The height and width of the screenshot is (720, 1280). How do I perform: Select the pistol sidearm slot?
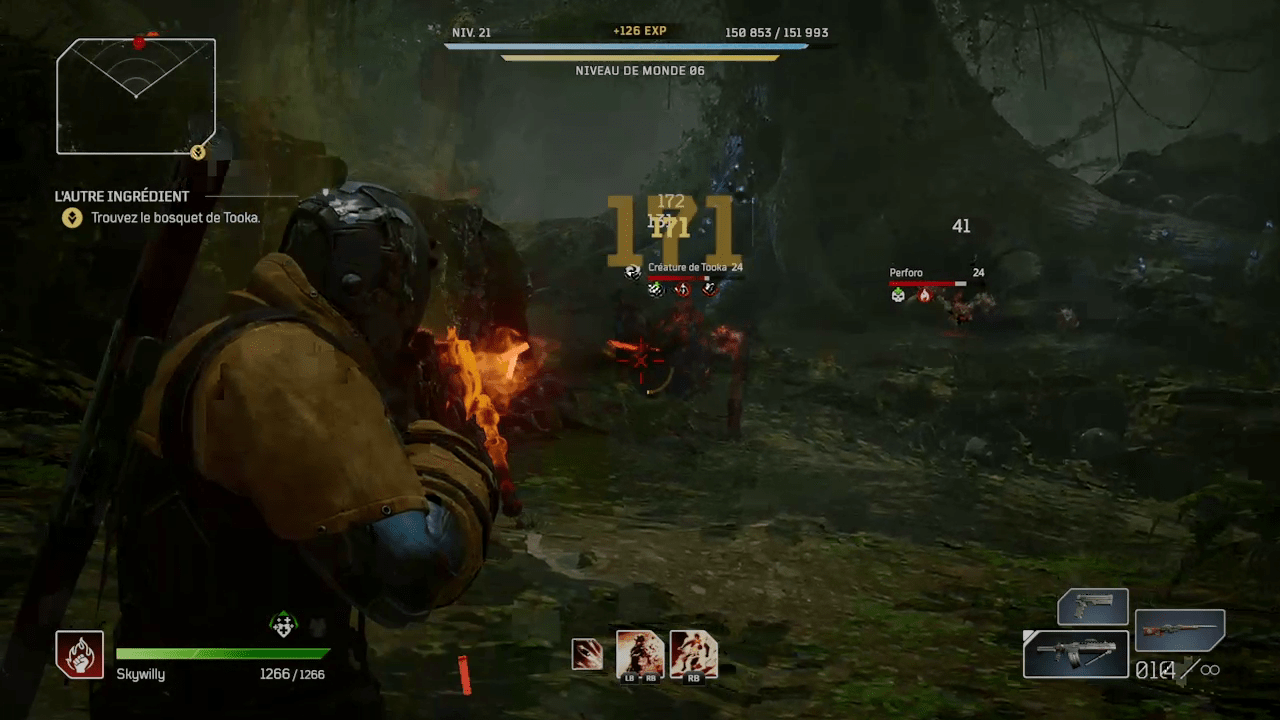pos(1093,607)
